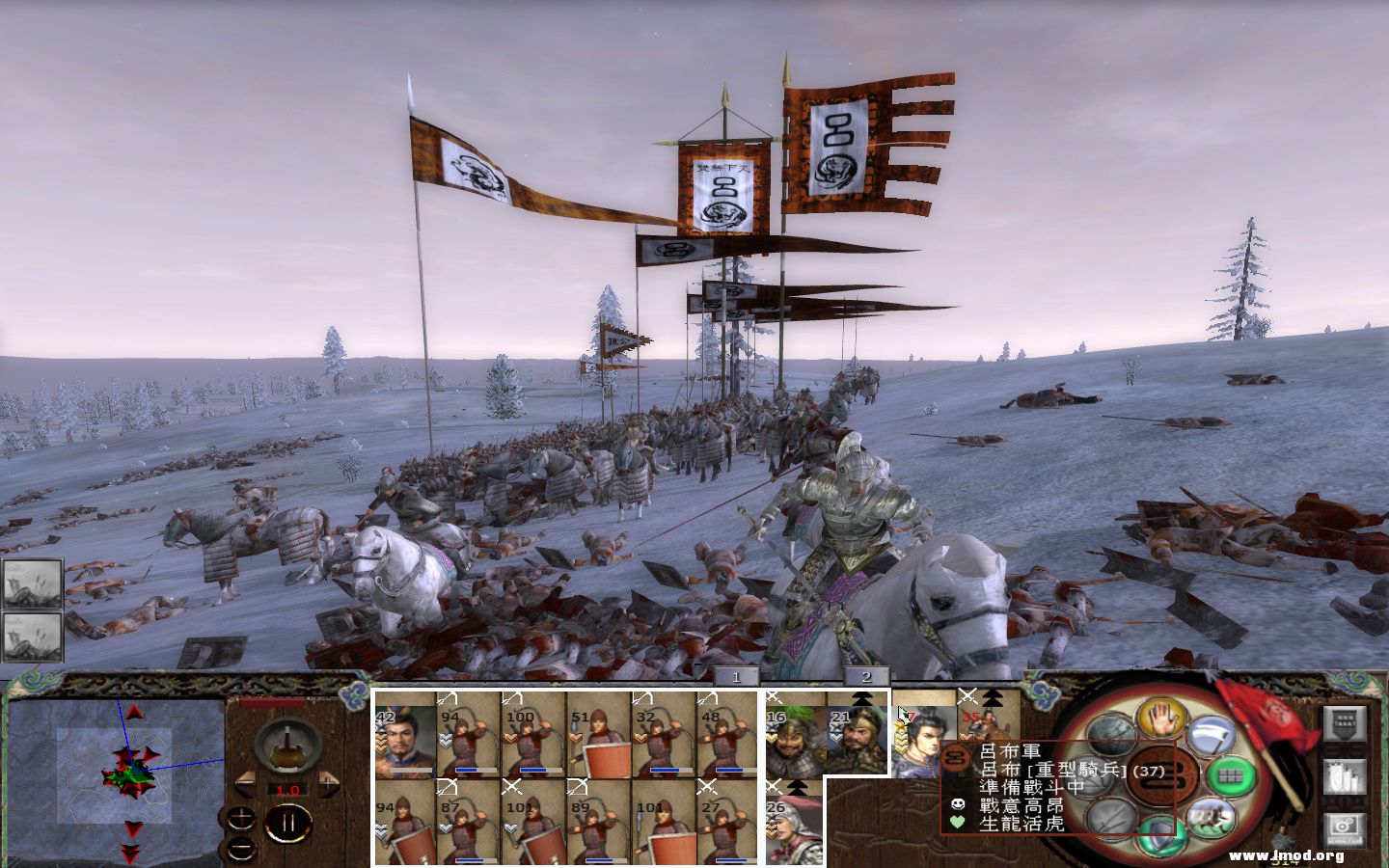Click the plus arrow beside the speed display

[328, 785]
